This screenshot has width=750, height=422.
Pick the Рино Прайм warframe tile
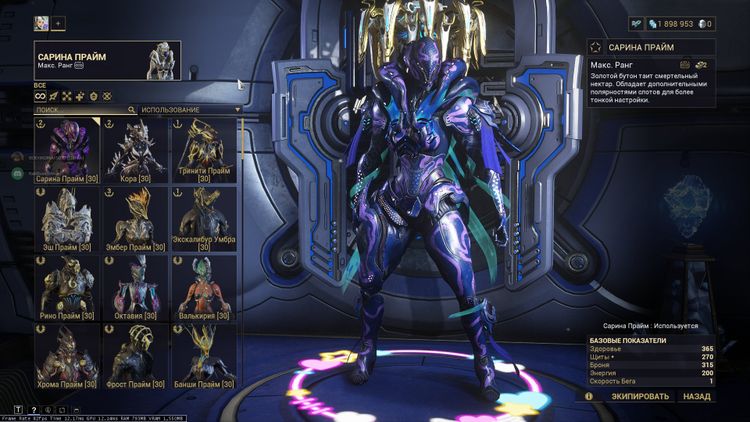coord(65,288)
